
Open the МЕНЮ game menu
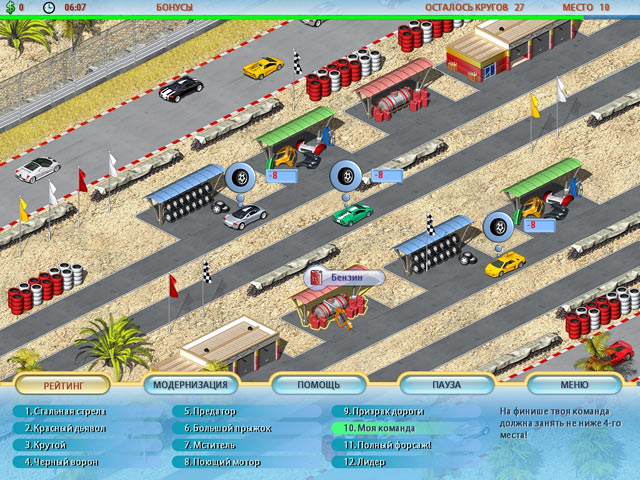point(574,384)
